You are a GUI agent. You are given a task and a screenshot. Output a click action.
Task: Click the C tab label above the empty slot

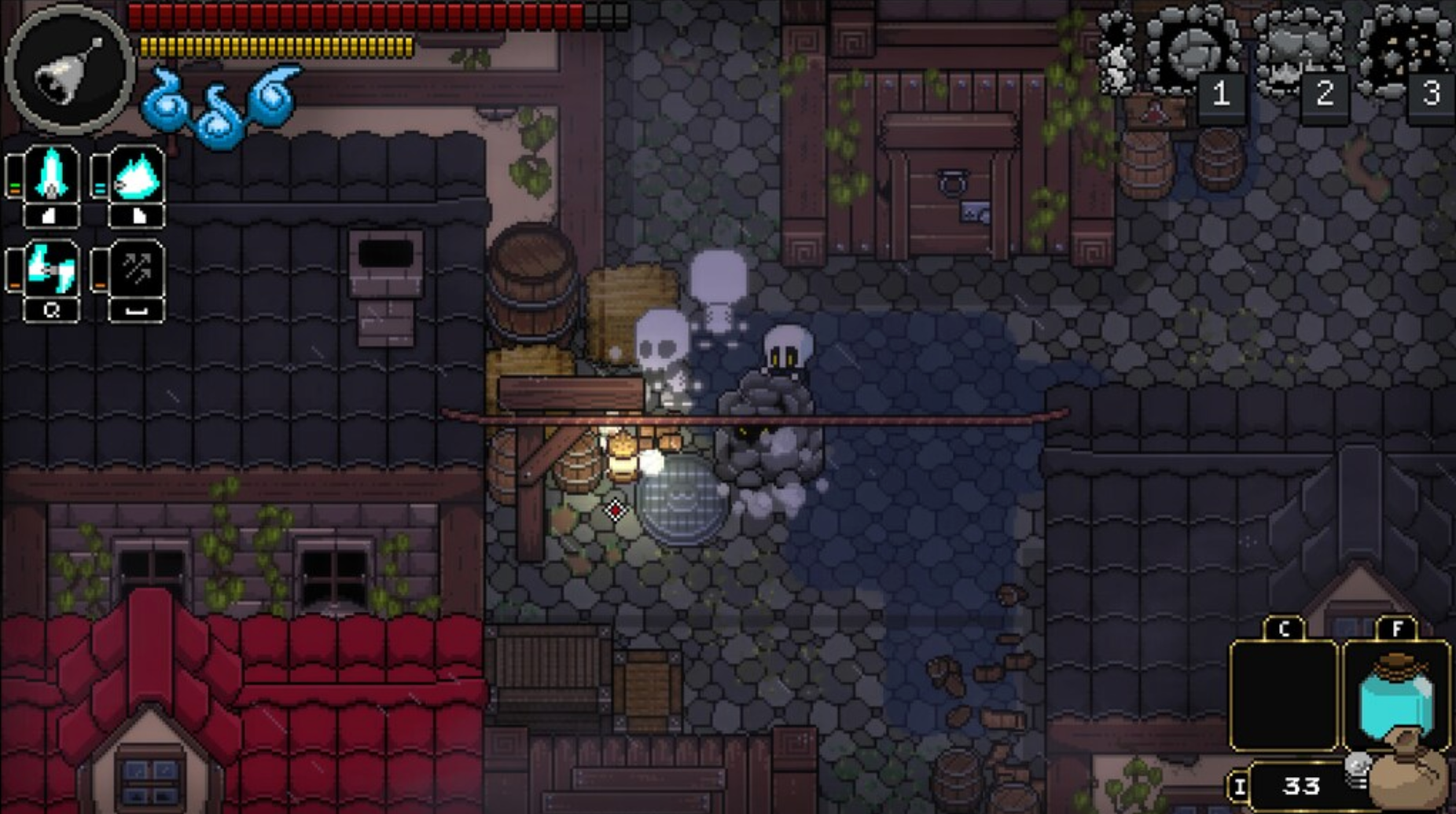1286,629
